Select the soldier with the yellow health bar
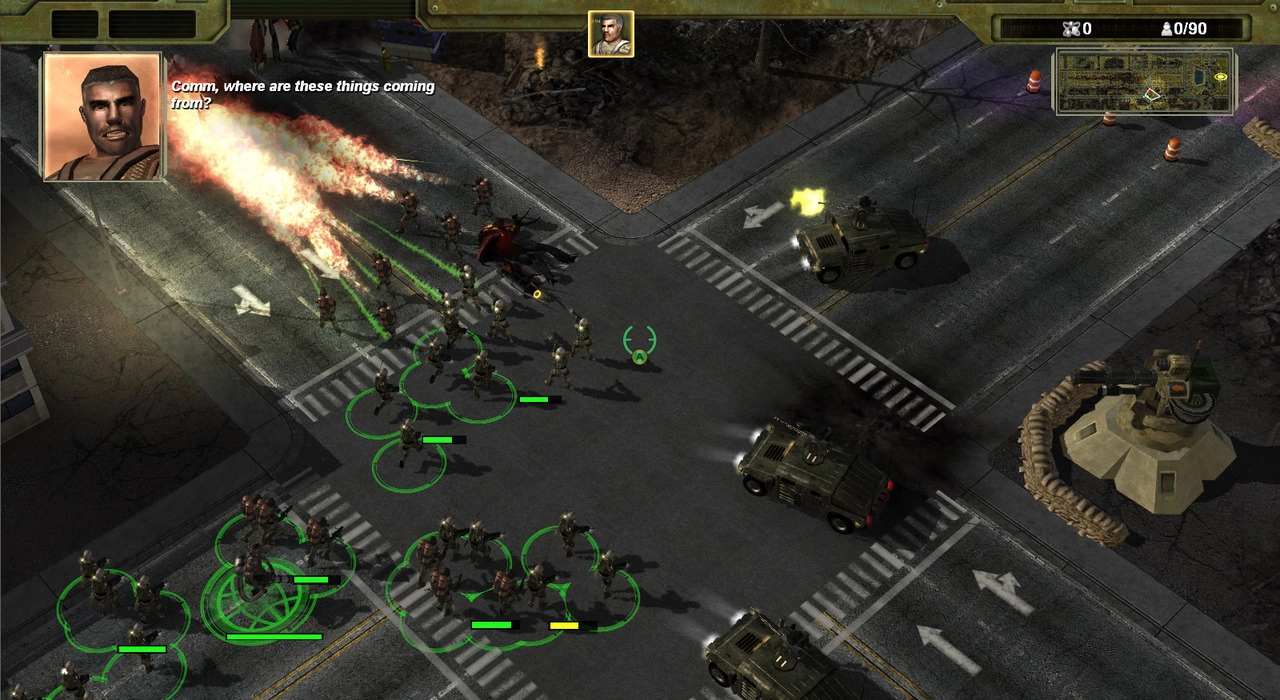 pos(606,573)
